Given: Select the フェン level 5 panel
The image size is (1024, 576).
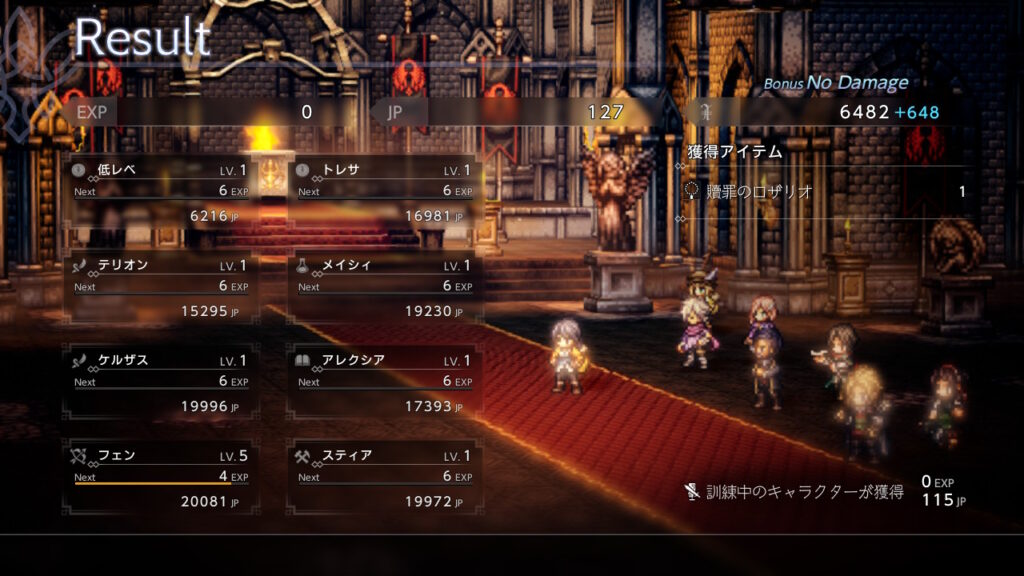Looking at the screenshot, I should coord(160,476).
